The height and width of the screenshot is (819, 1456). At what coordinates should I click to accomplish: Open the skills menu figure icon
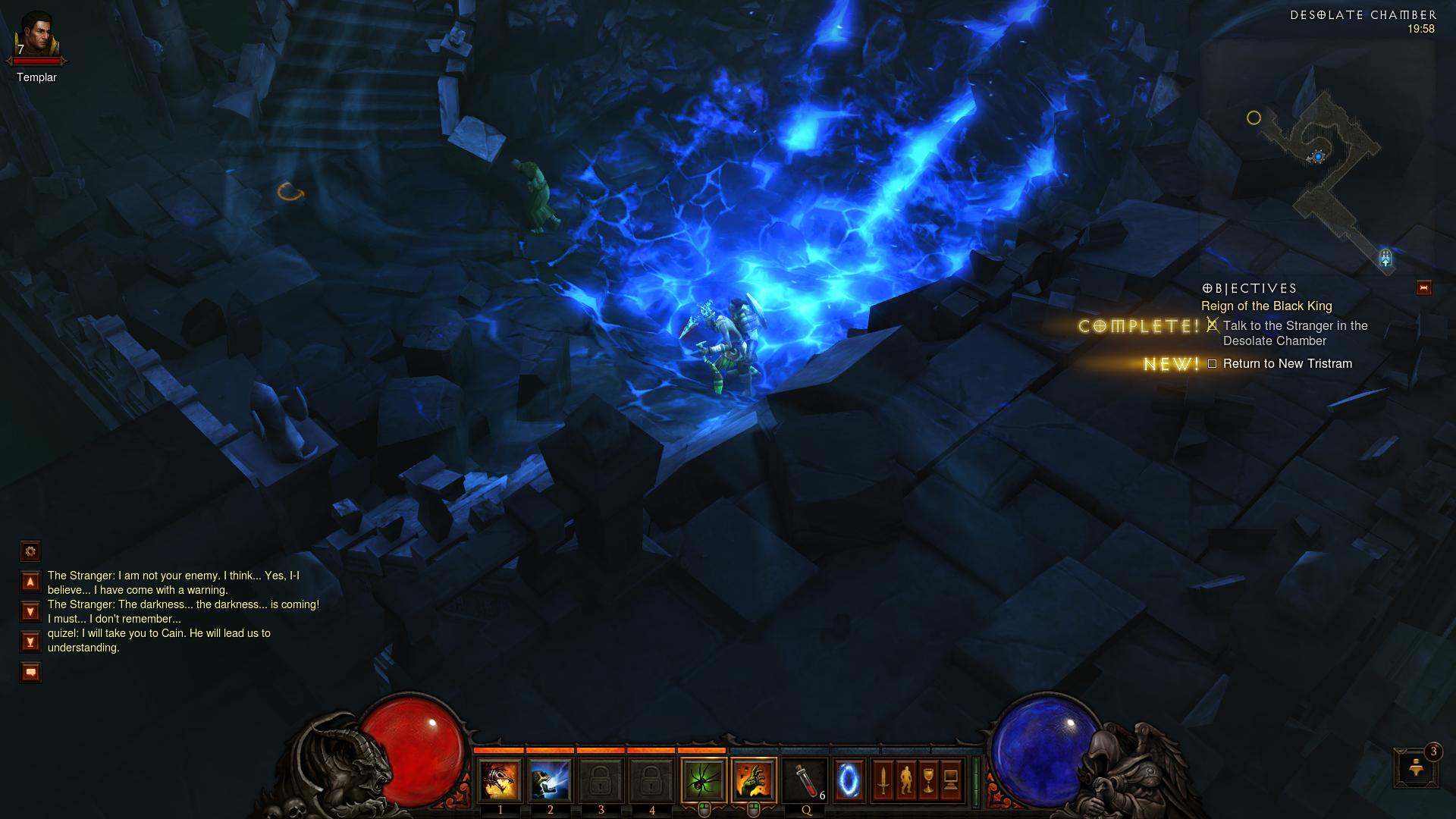(x=905, y=780)
